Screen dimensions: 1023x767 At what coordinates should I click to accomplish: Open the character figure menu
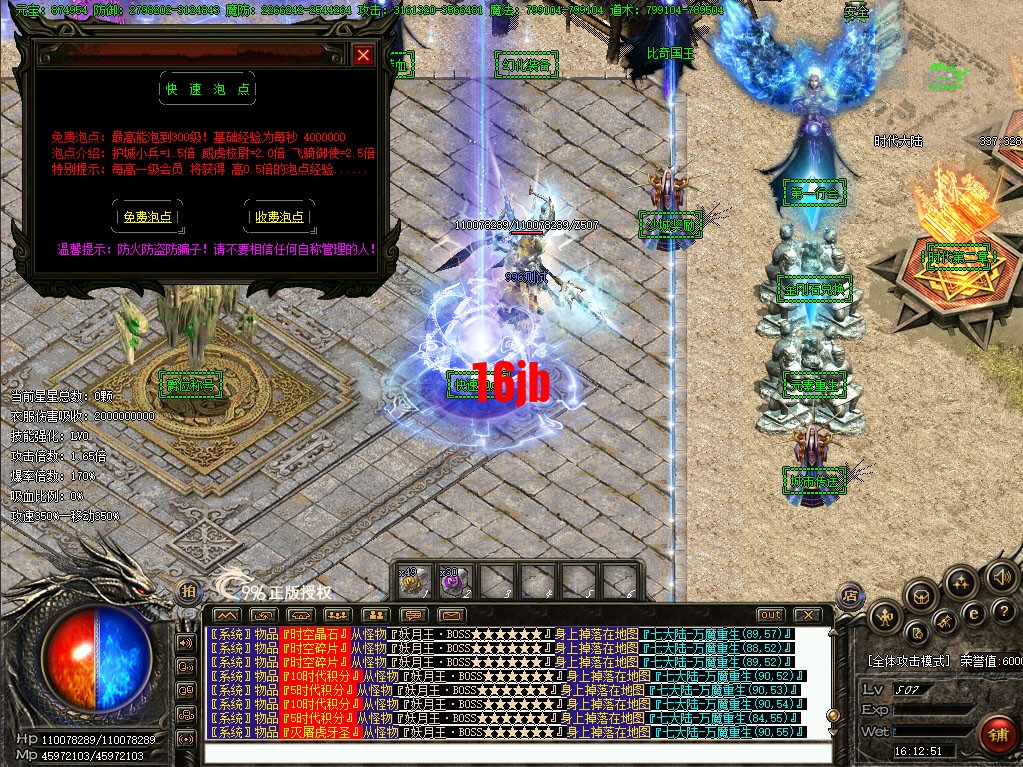[x=886, y=618]
